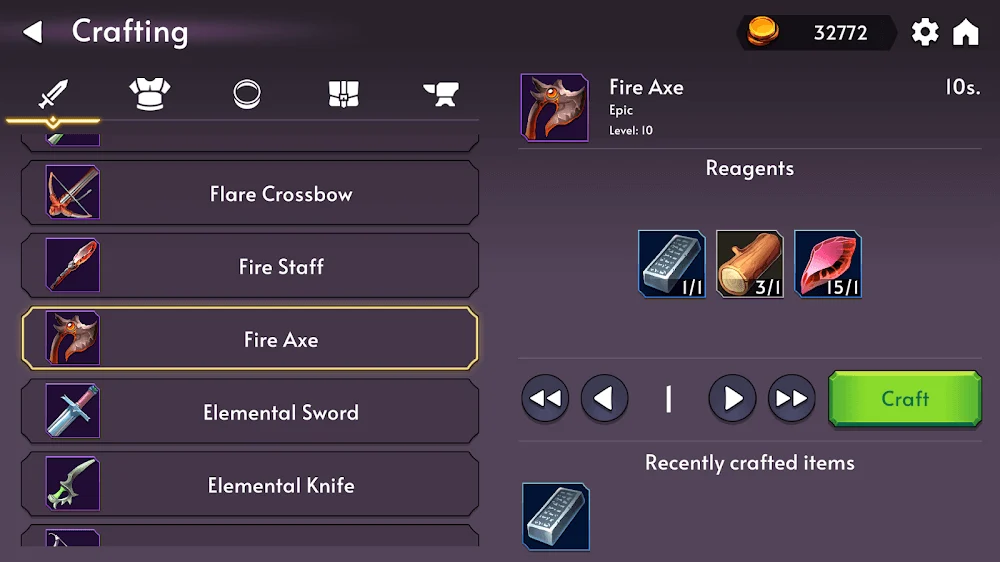Open the settings gear
The height and width of the screenshot is (562, 1000).
click(x=925, y=32)
